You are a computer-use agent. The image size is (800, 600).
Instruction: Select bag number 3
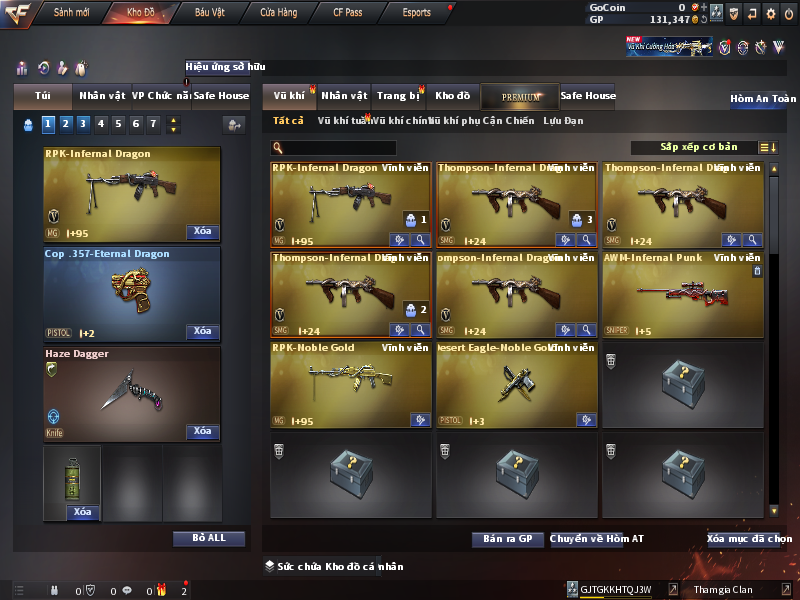point(83,124)
